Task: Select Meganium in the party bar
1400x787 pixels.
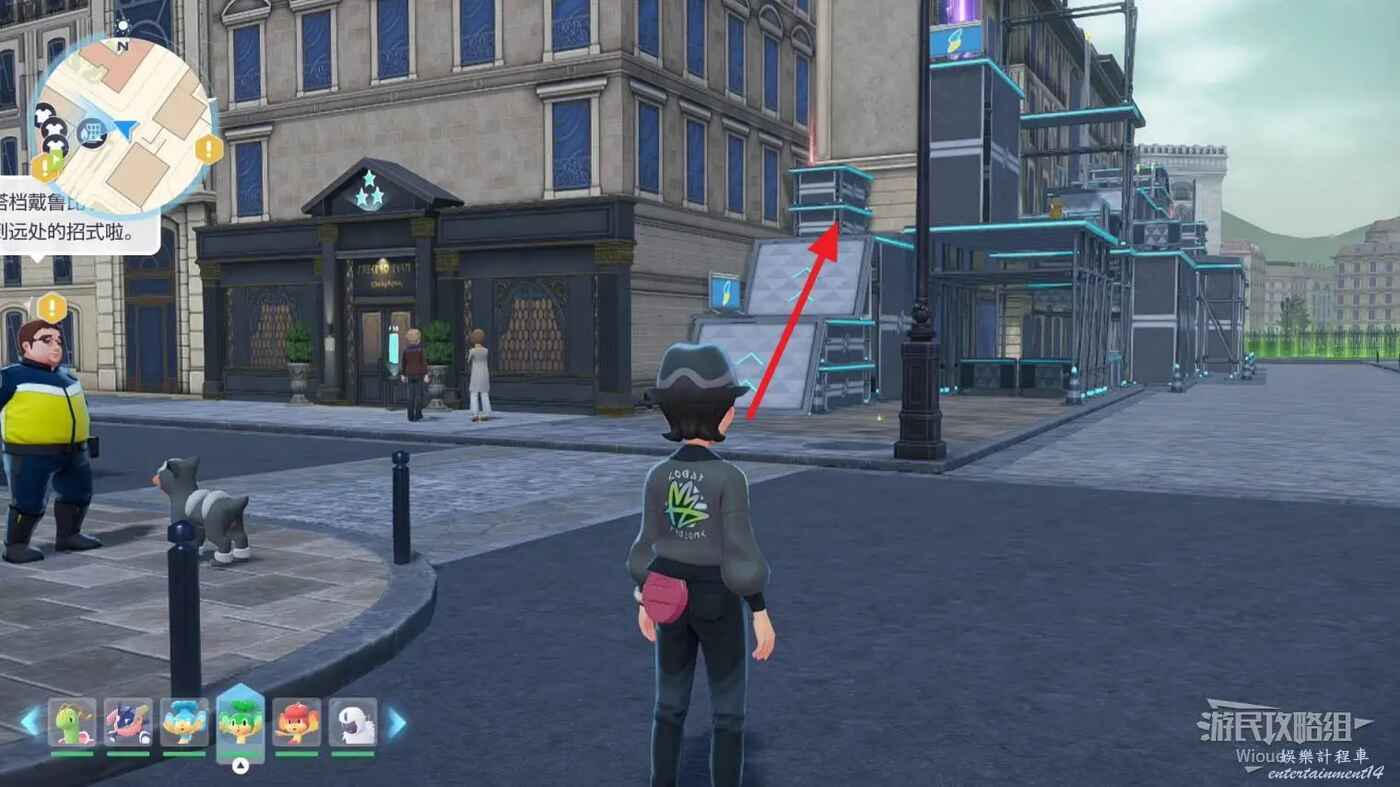Action: coord(72,722)
